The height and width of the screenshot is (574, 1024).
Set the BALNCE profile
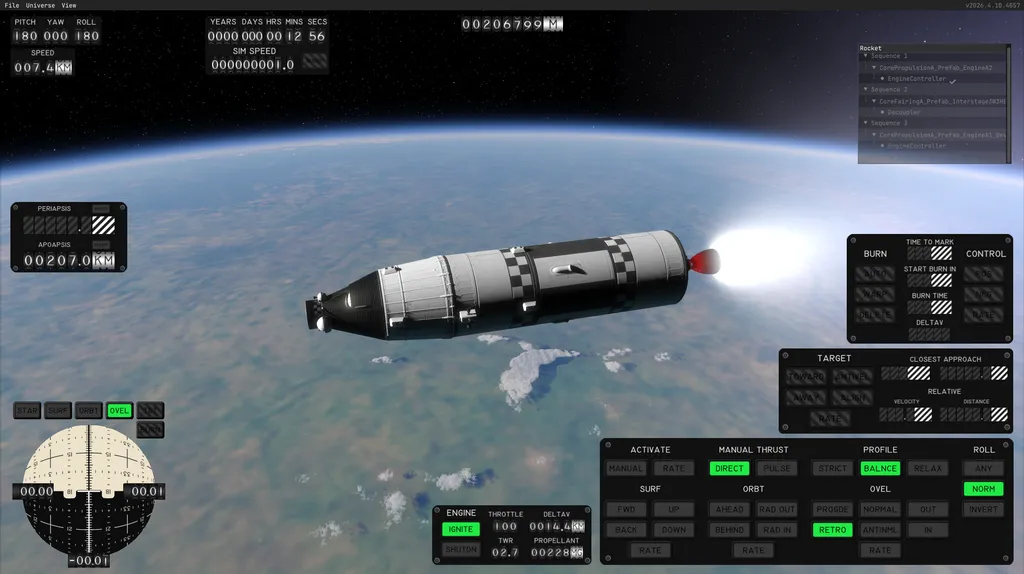coord(880,468)
